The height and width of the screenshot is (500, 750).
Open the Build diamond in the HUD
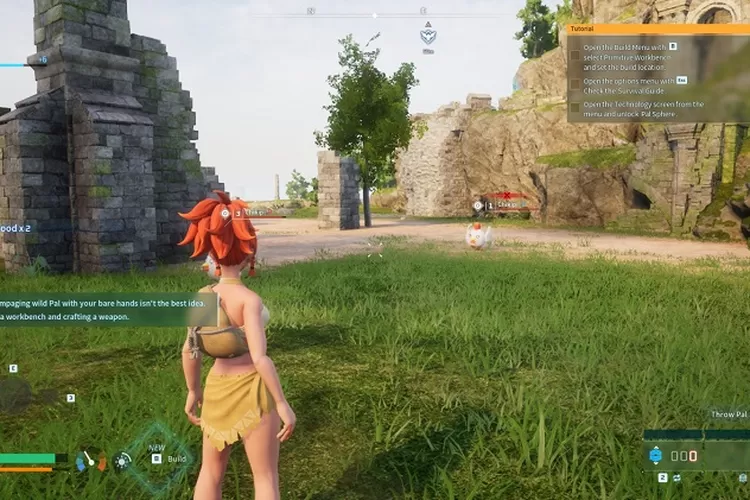(157, 458)
